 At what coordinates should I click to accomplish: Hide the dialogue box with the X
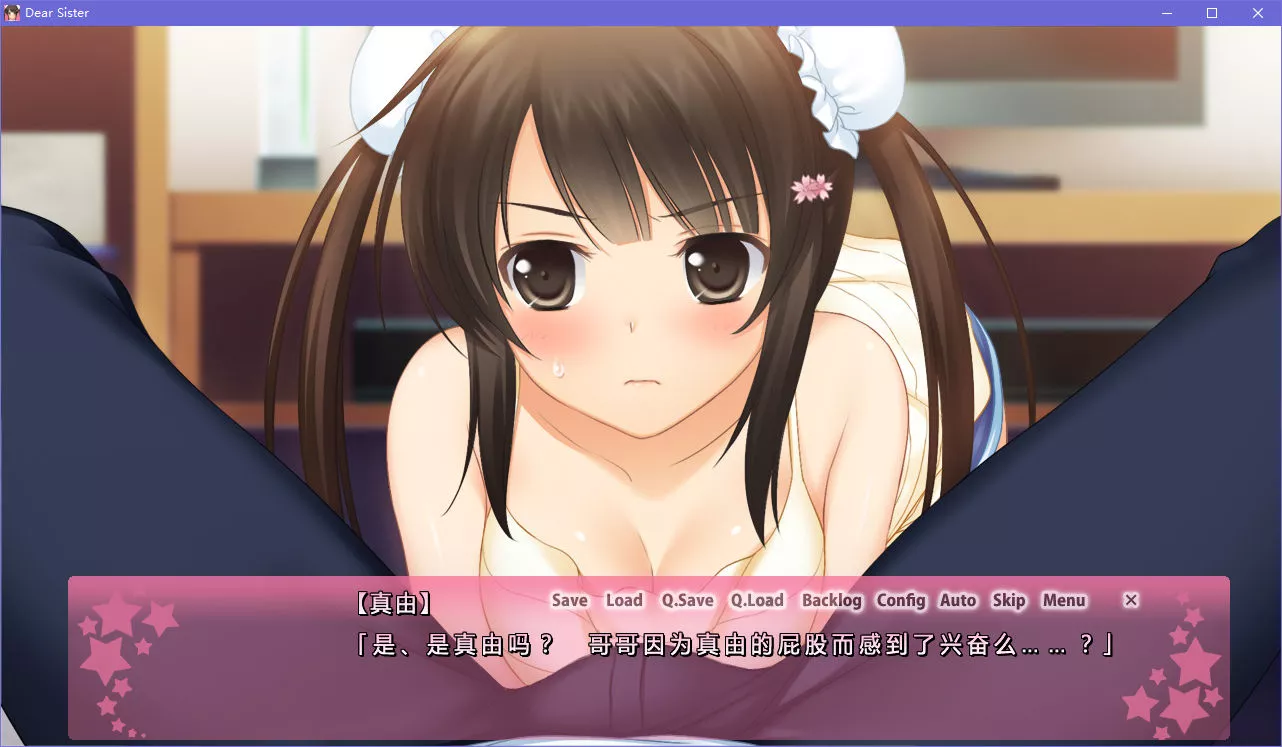point(1131,600)
